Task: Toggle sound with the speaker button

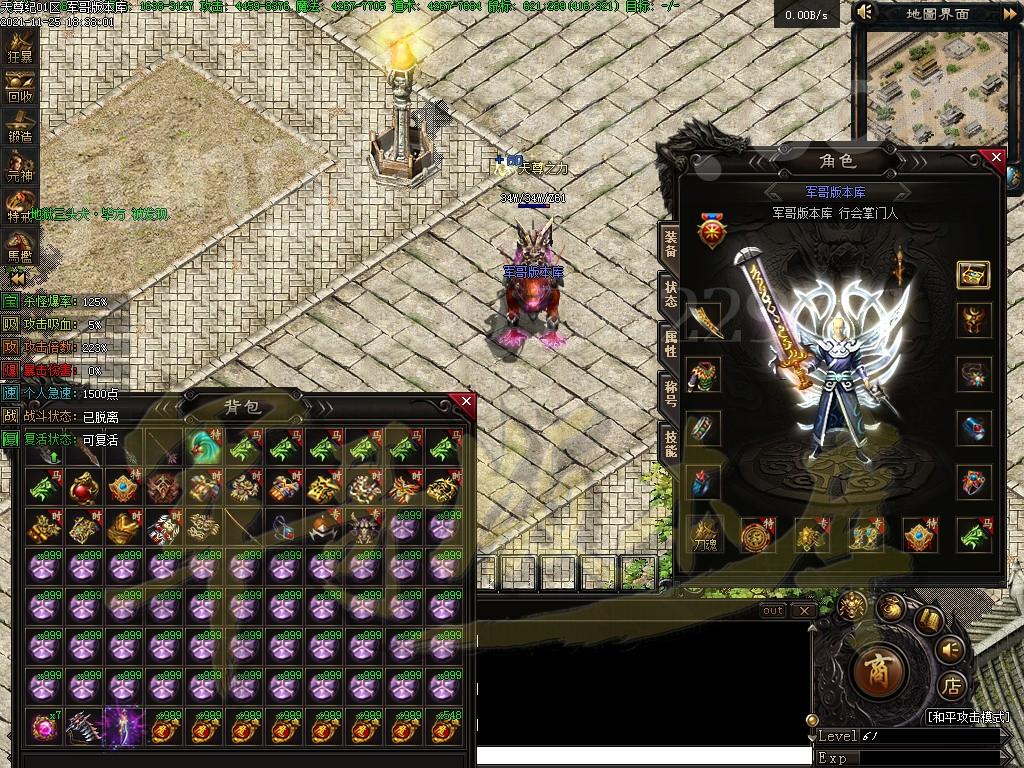Action: pyautogui.click(x=951, y=651)
